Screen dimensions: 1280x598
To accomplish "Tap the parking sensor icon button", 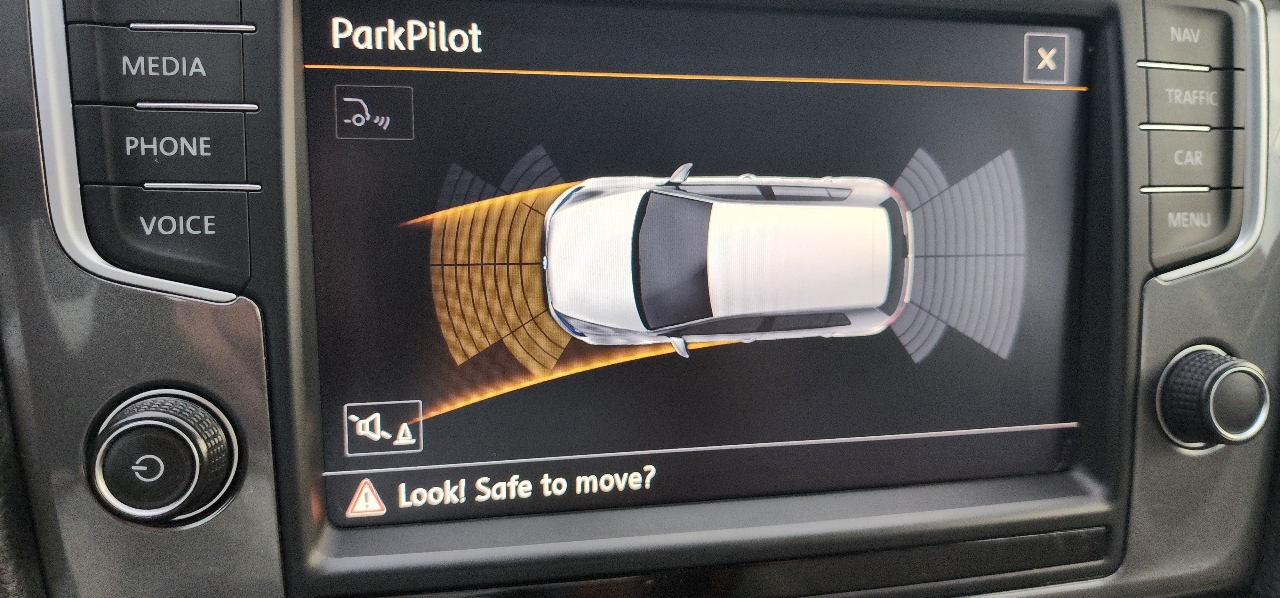I will [x=374, y=113].
